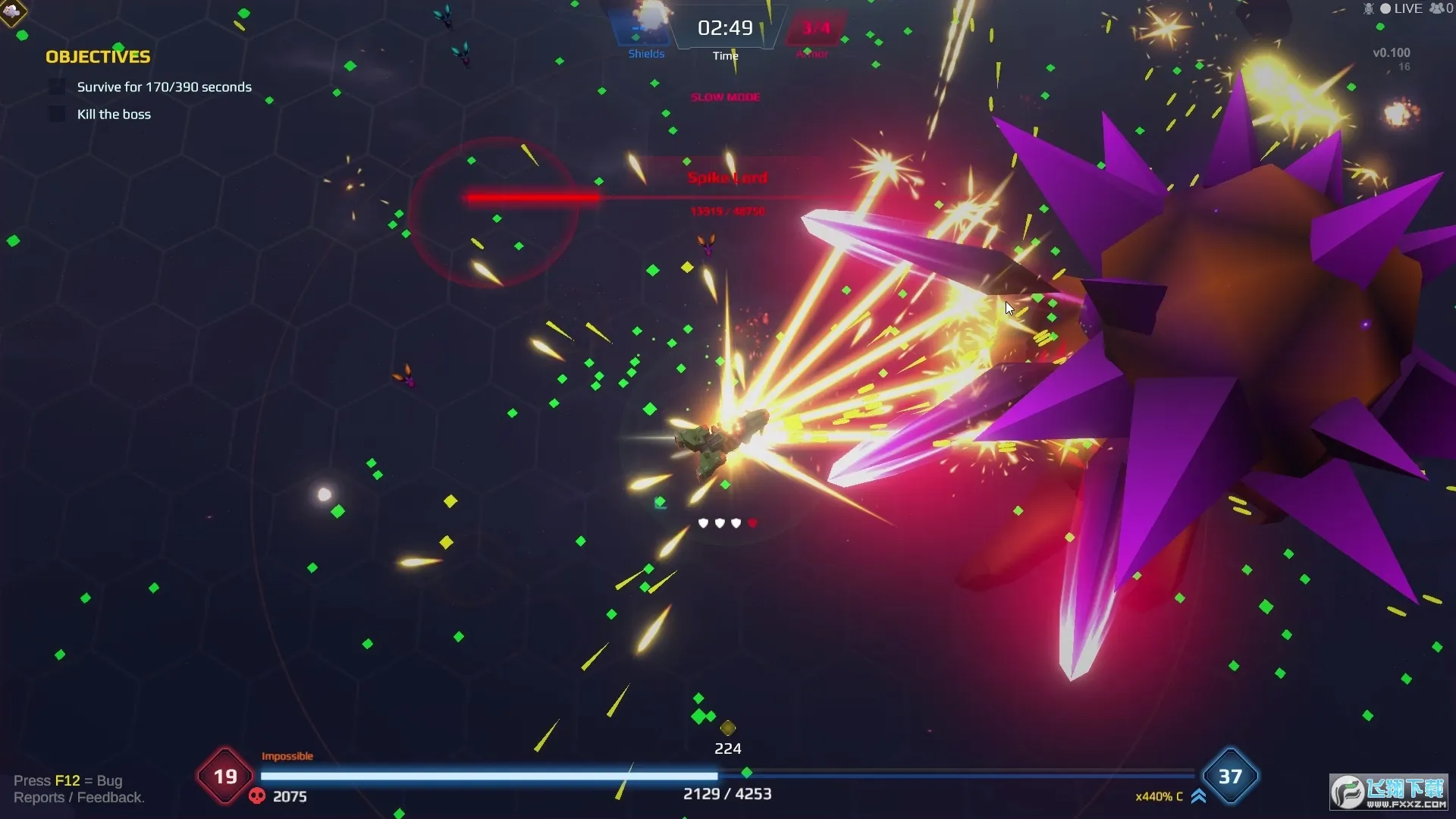Open the viewers count icon
This screenshot has height=819, width=1456.
pyautogui.click(x=1436, y=8)
